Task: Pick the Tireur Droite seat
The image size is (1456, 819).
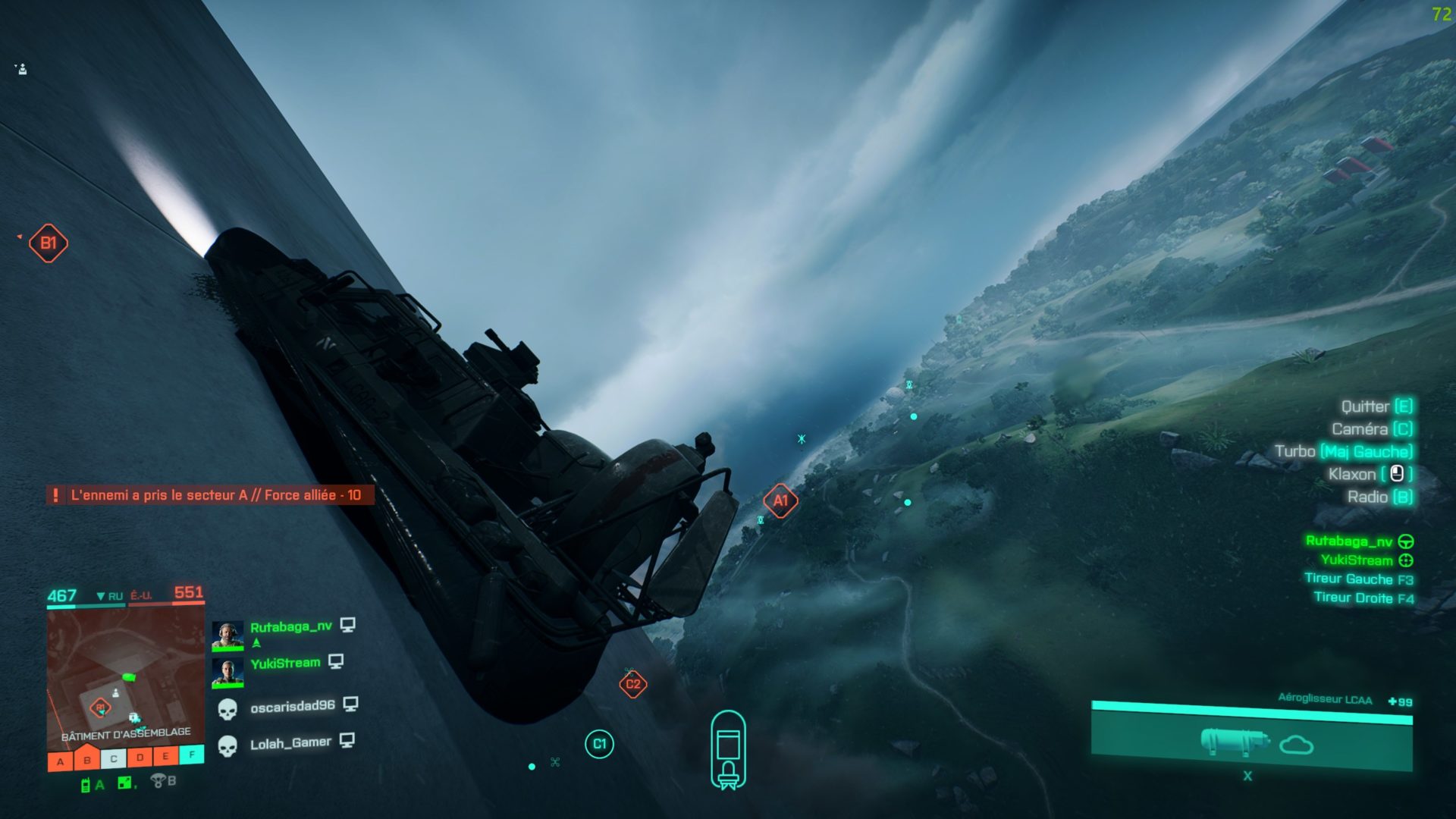Action: (x=1363, y=598)
